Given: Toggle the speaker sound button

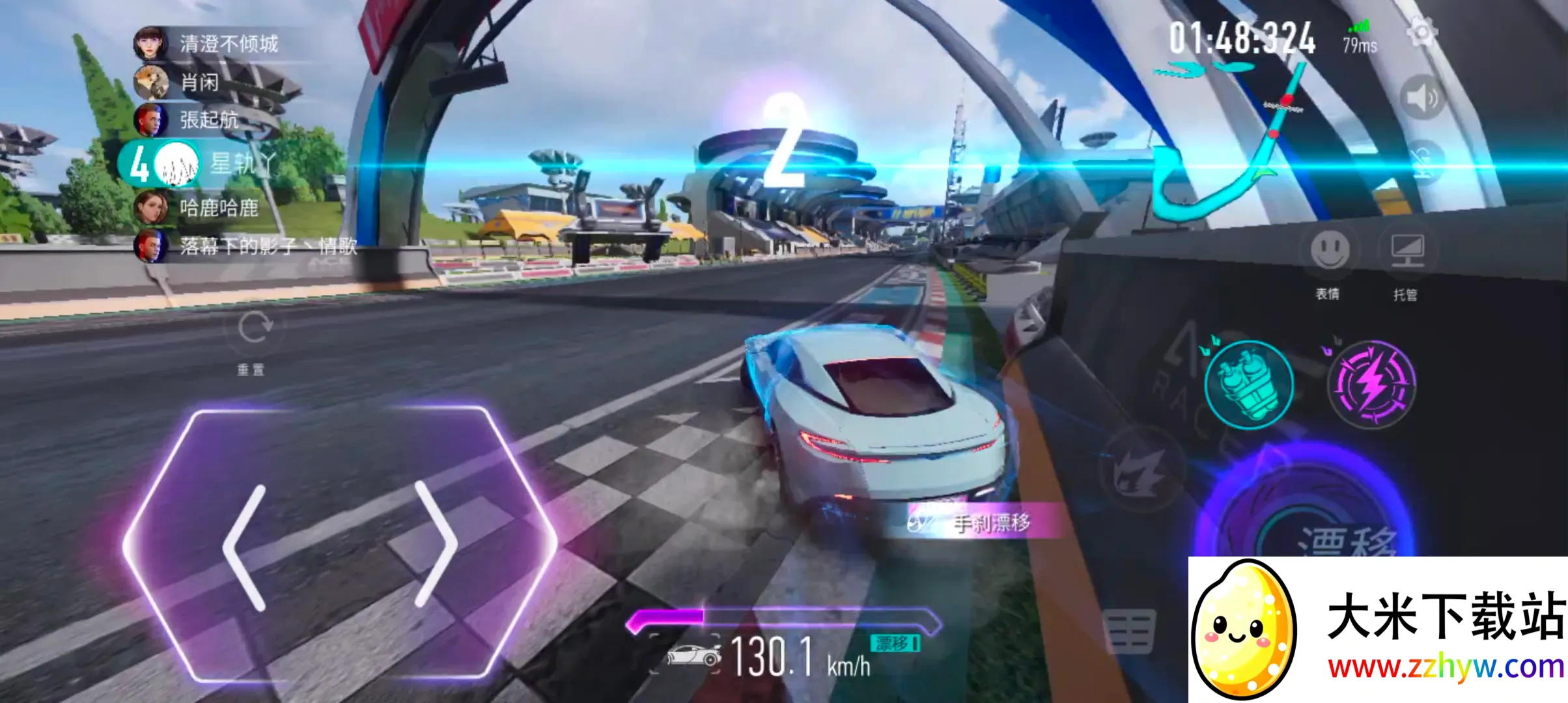Looking at the screenshot, I should [x=1422, y=98].
